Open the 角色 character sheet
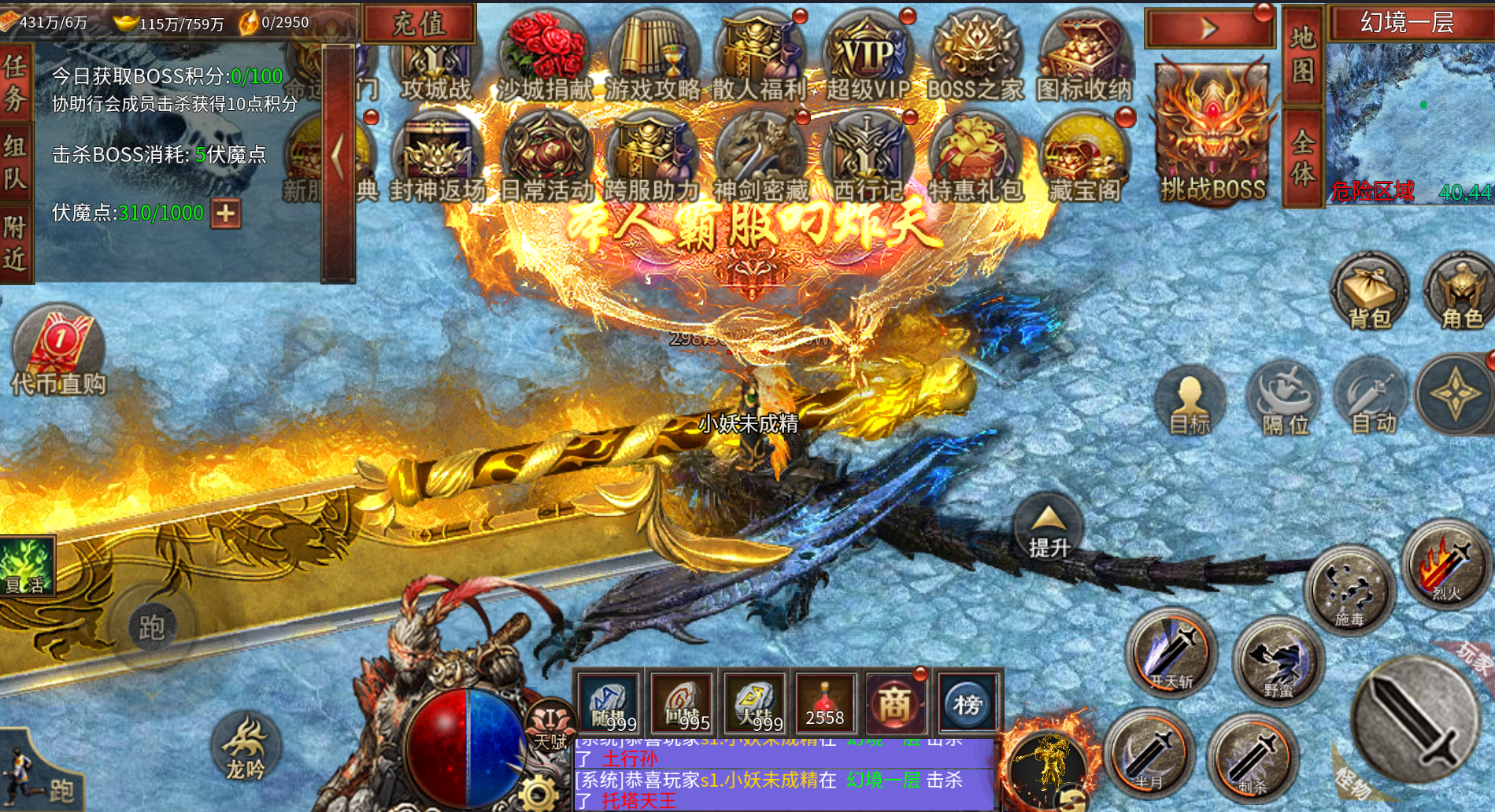The height and width of the screenshot is (812, 1495). (x=1461, y=293)
